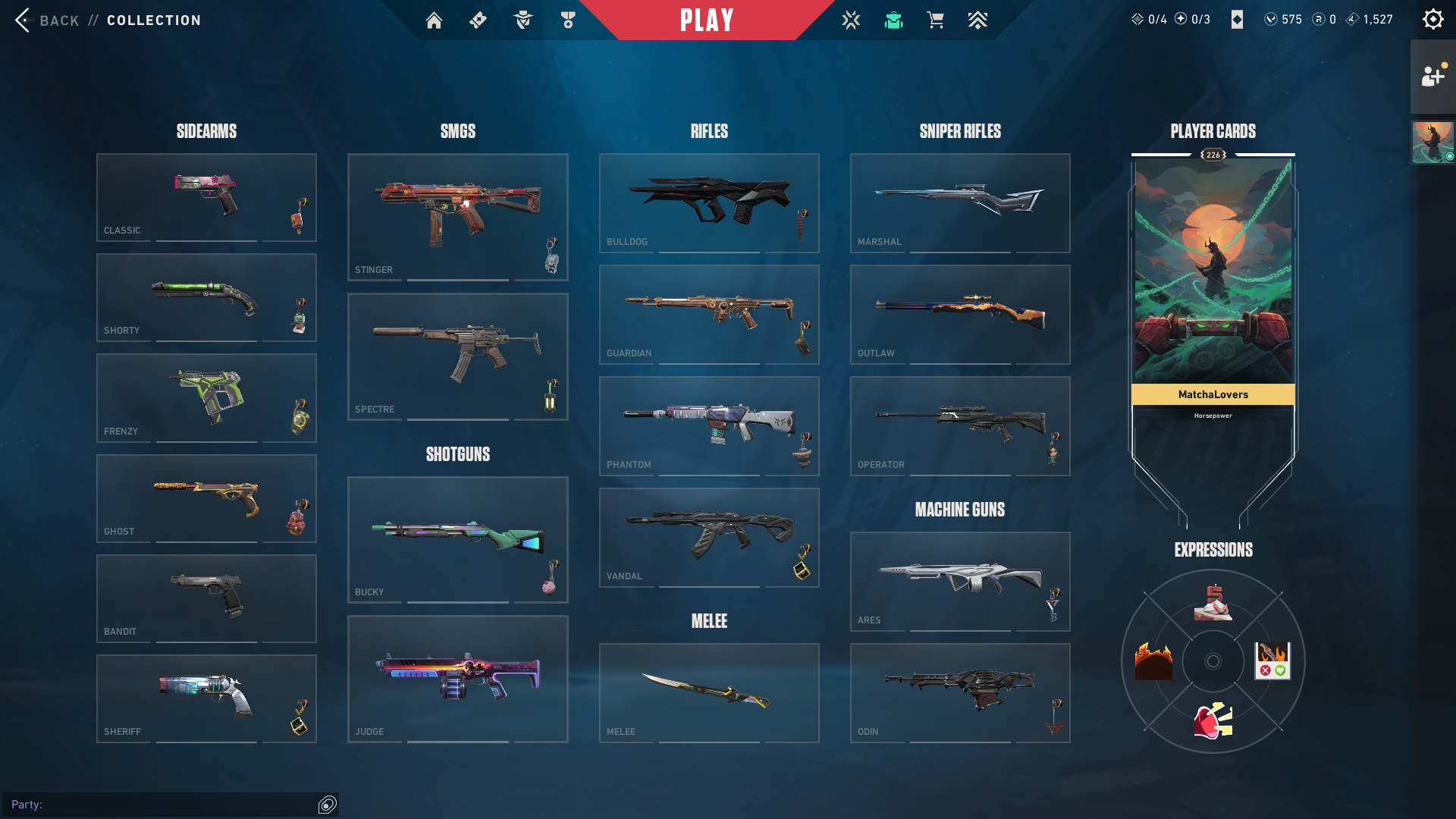The height and width of the screenshot is (819, 1456).
Task: Open the gear settings menu
Action: pyautogui.click(x=1432, y=20)
